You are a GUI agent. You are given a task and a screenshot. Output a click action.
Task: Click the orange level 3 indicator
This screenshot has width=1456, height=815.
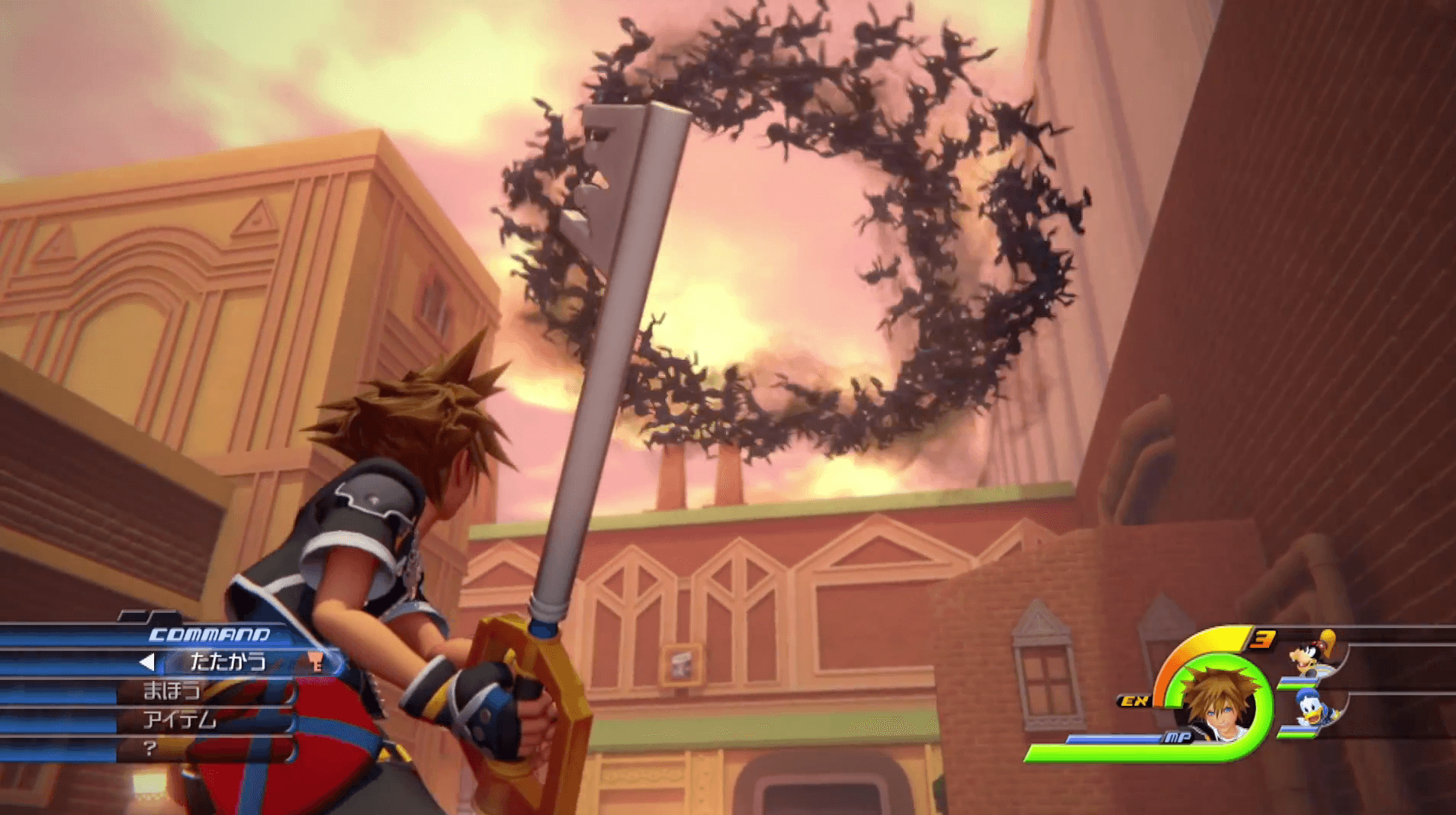tap(1262, 639)
